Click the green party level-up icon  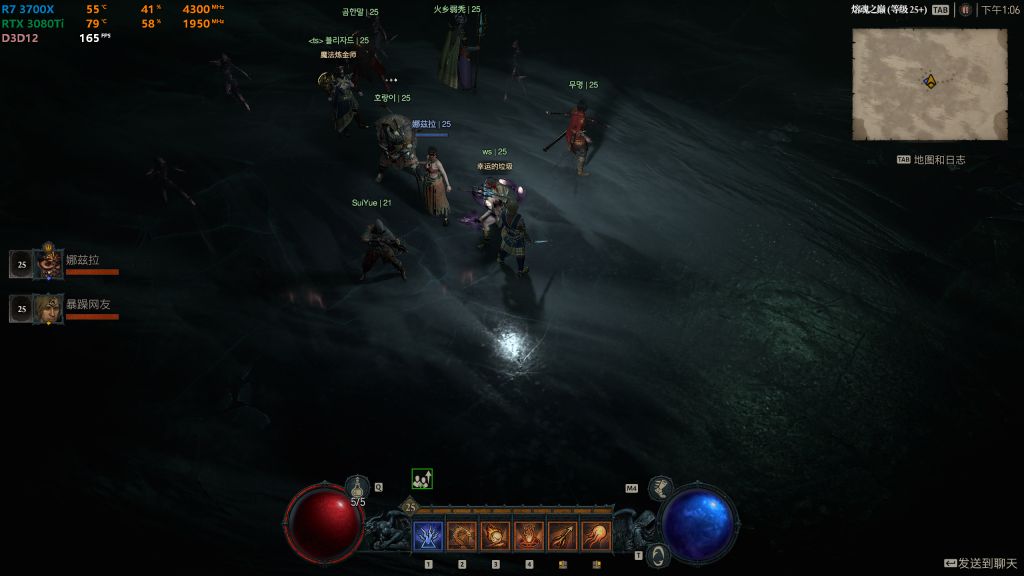pyautogui.click(x=422, y=479)
